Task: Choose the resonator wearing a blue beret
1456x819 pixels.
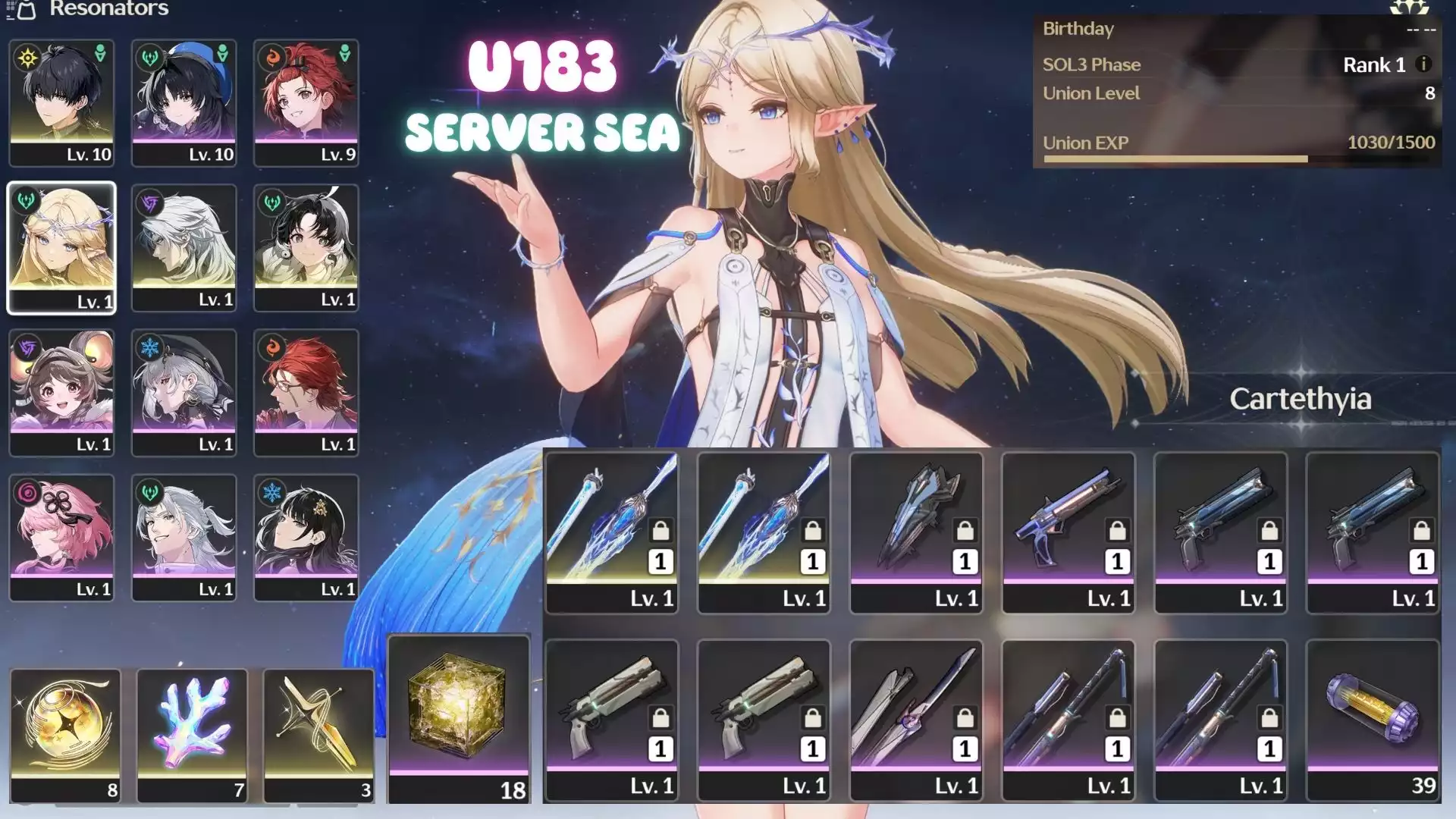Action: [184, 102]
